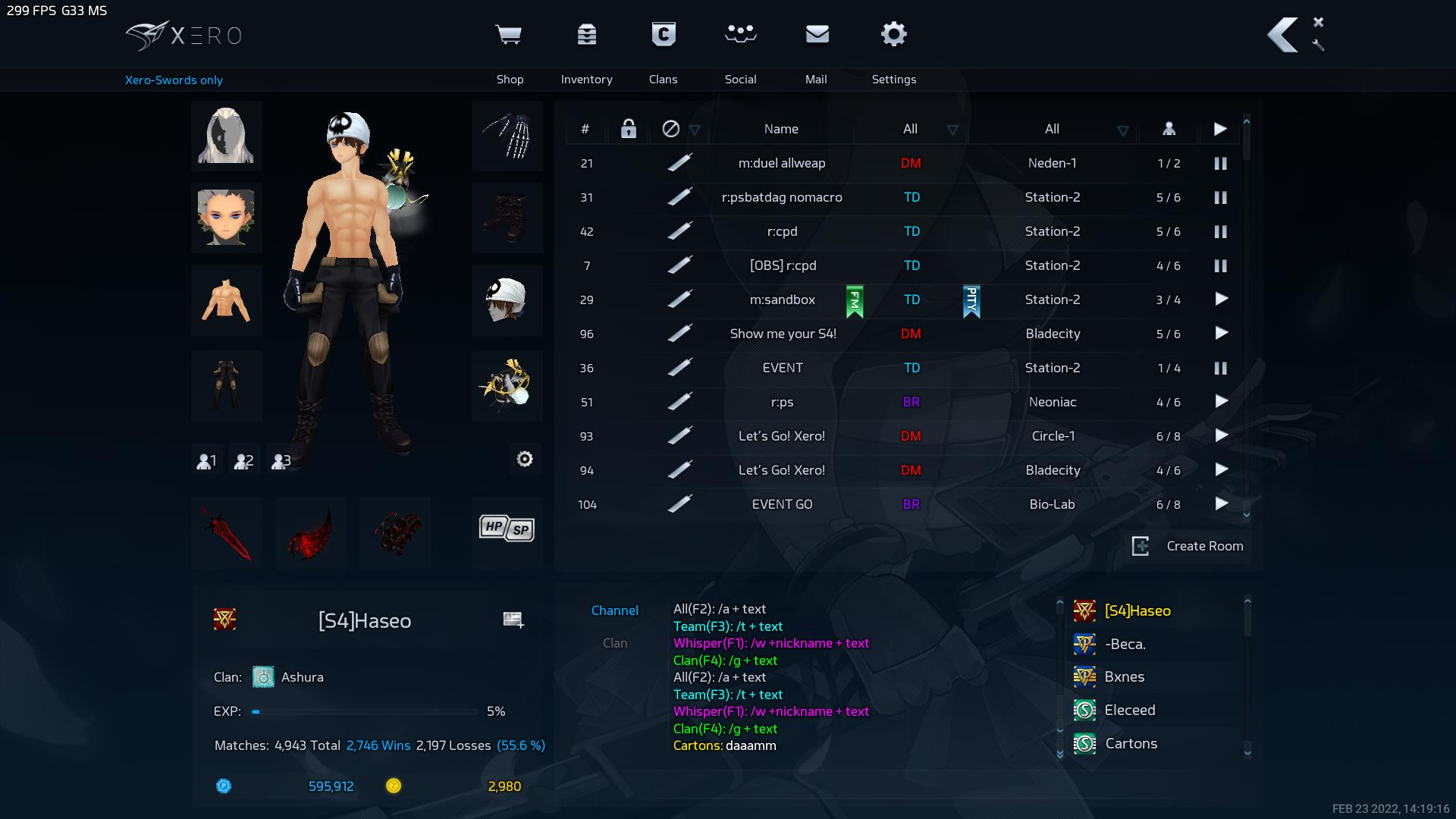Viewport: 1456px width, 819px height.
Task: Select player Cartons in the player list
Action: tap(1131, 743)
